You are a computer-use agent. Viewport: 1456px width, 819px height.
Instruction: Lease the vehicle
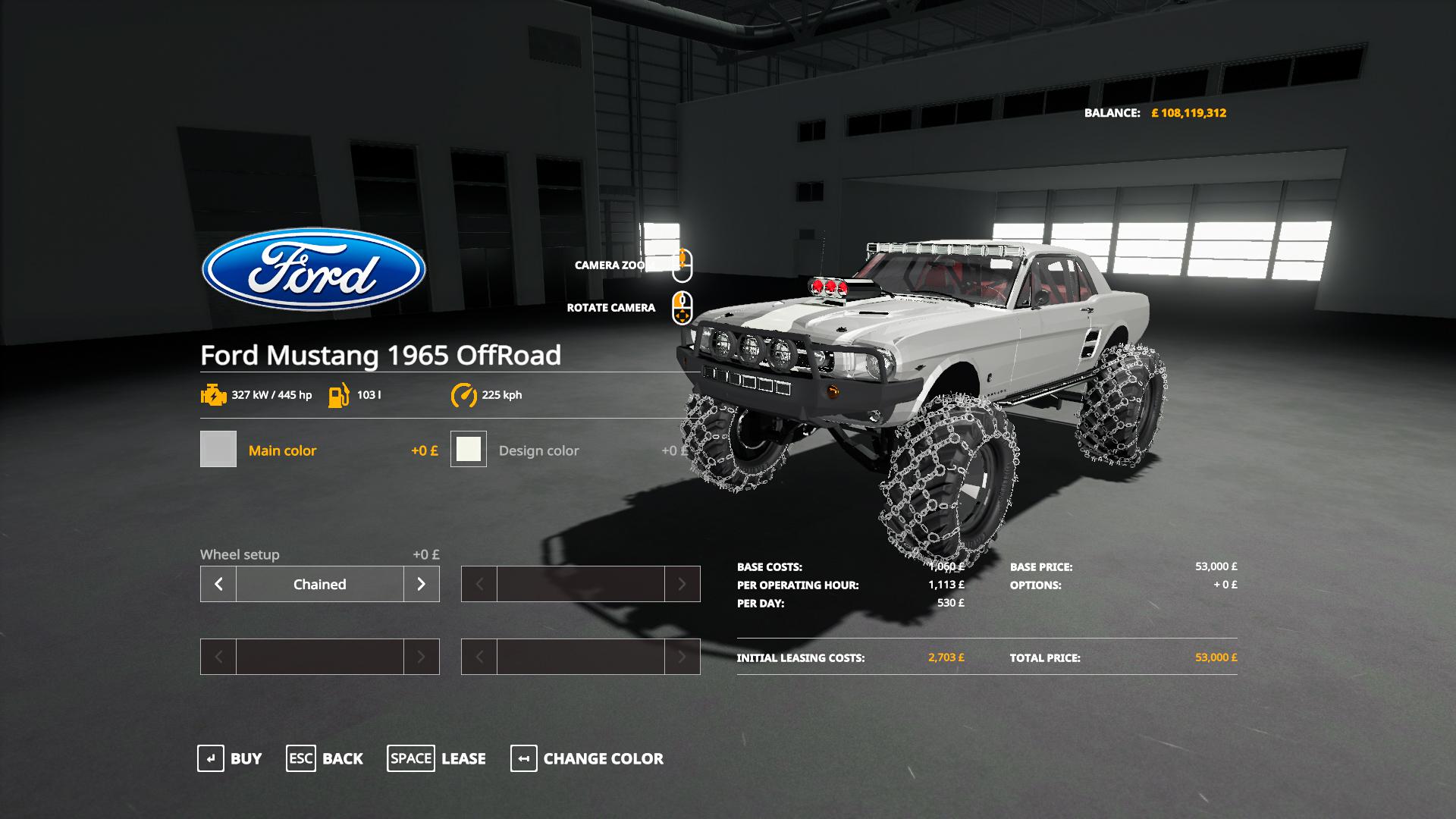coord(437,758)
